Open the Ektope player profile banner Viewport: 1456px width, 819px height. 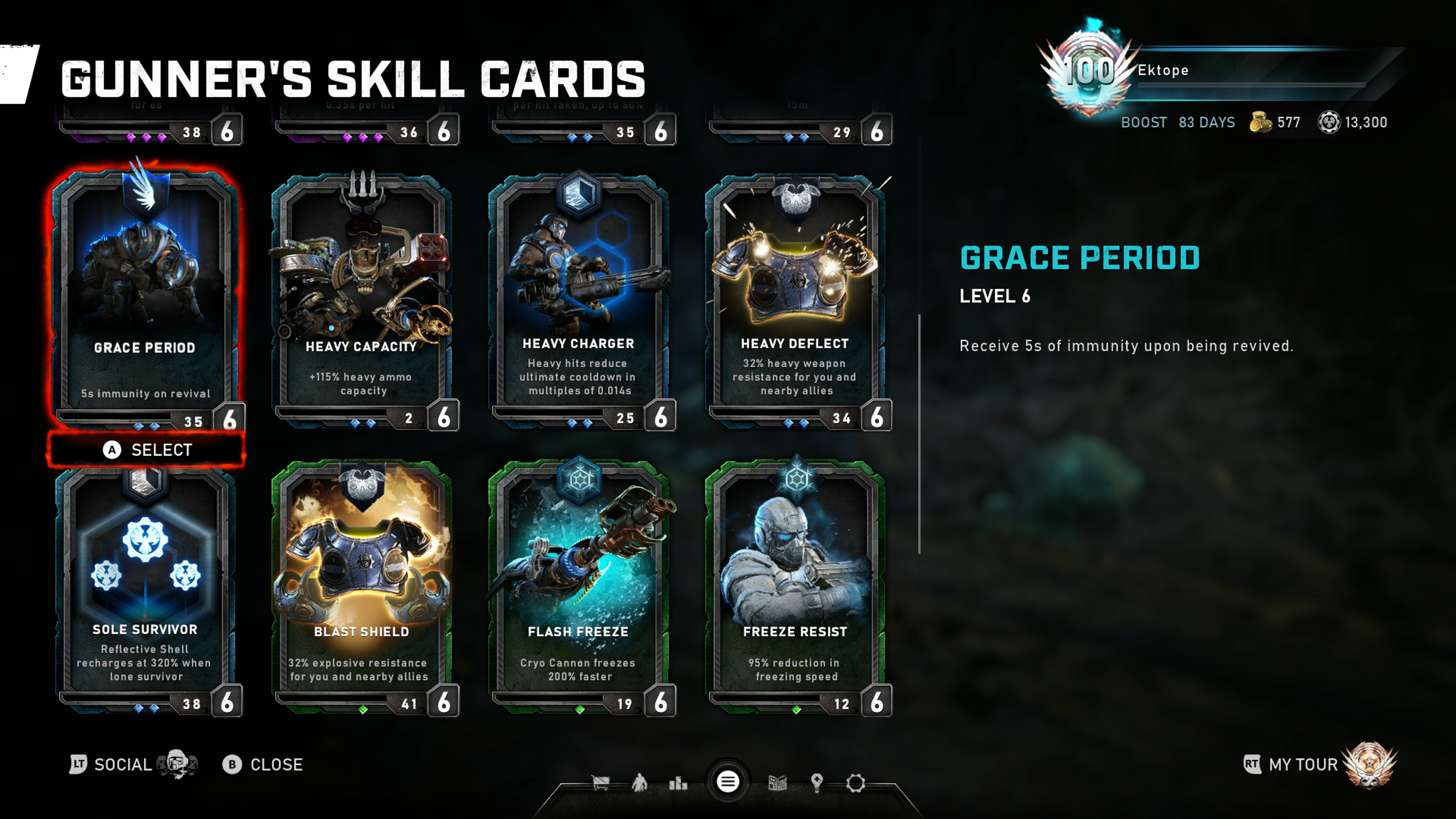pos(1215,71)
